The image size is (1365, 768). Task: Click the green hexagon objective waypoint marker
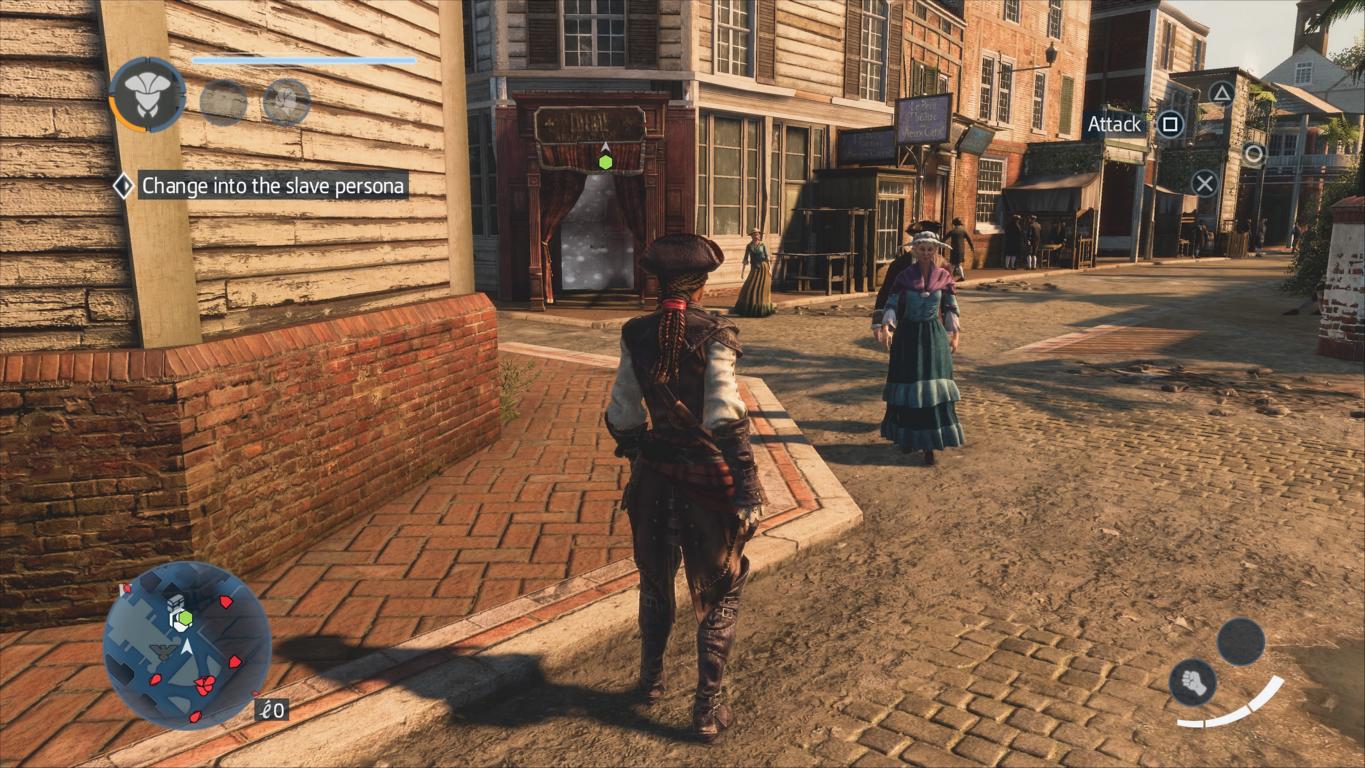click(605, 162)
